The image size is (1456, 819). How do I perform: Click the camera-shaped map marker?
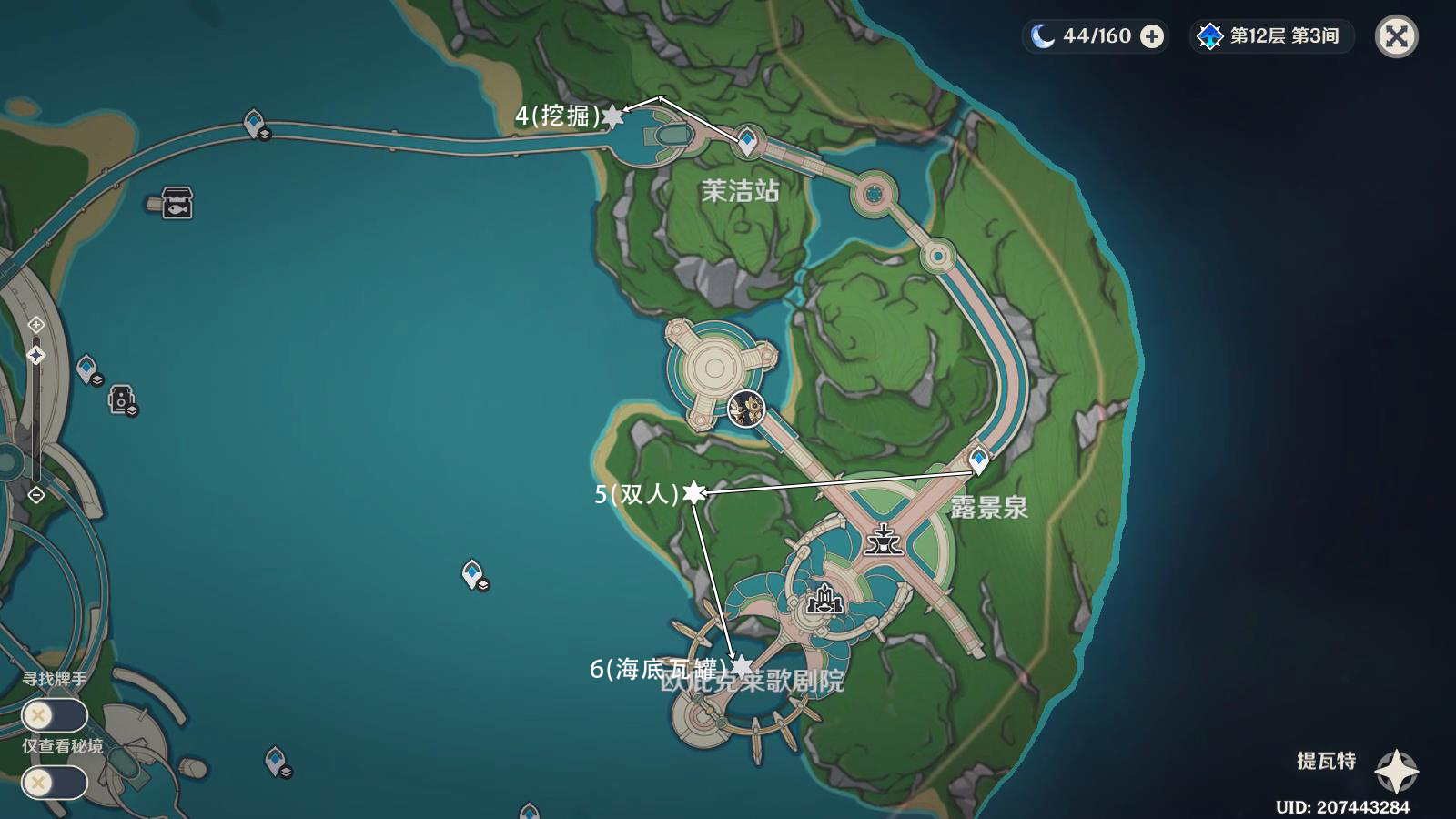click(121, 399)
